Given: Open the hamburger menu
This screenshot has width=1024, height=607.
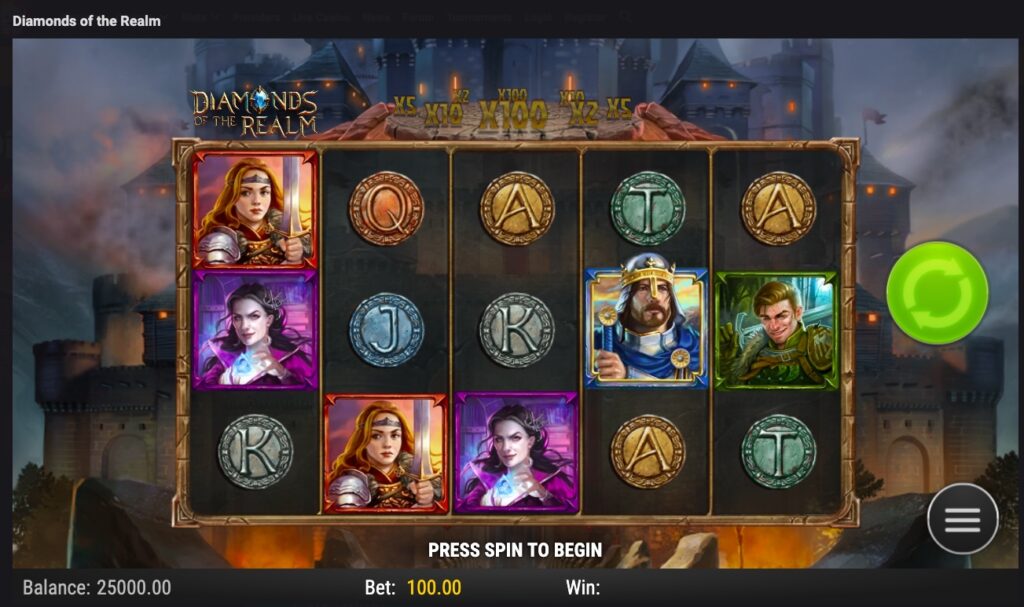Looking at the screenshot, I should pos(962,518).
